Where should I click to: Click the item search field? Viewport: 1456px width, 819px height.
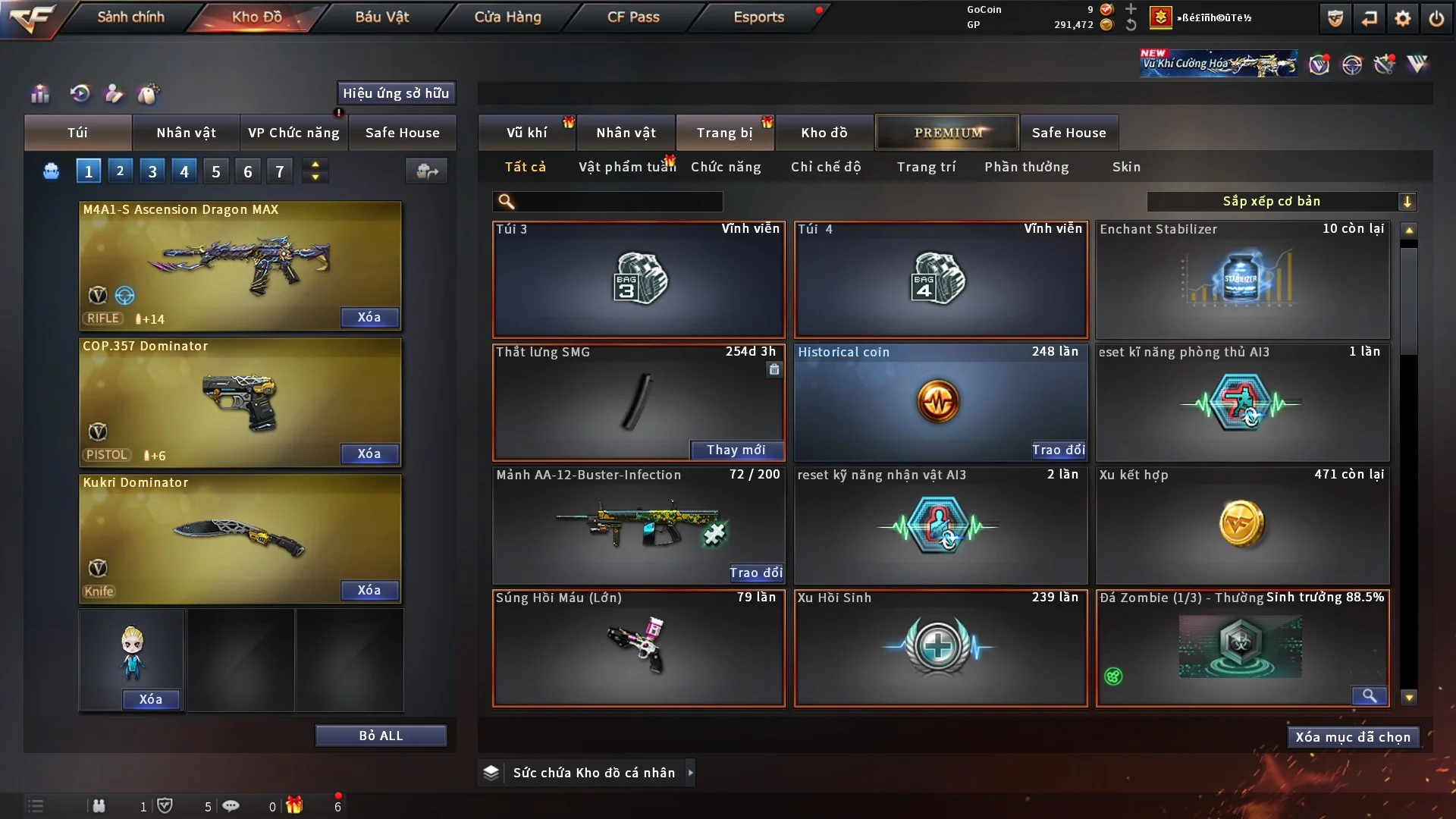(x=618, y=202)
